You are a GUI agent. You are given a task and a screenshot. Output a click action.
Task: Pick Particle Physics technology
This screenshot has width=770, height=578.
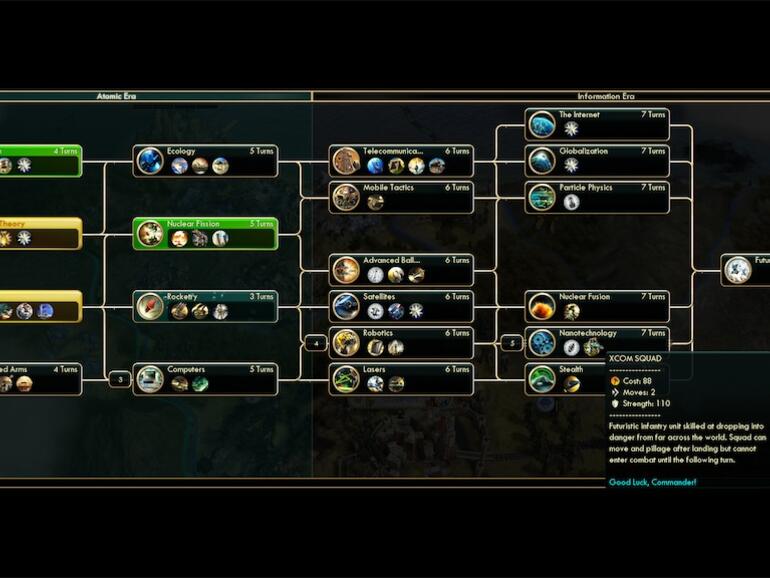coord(597,196)
